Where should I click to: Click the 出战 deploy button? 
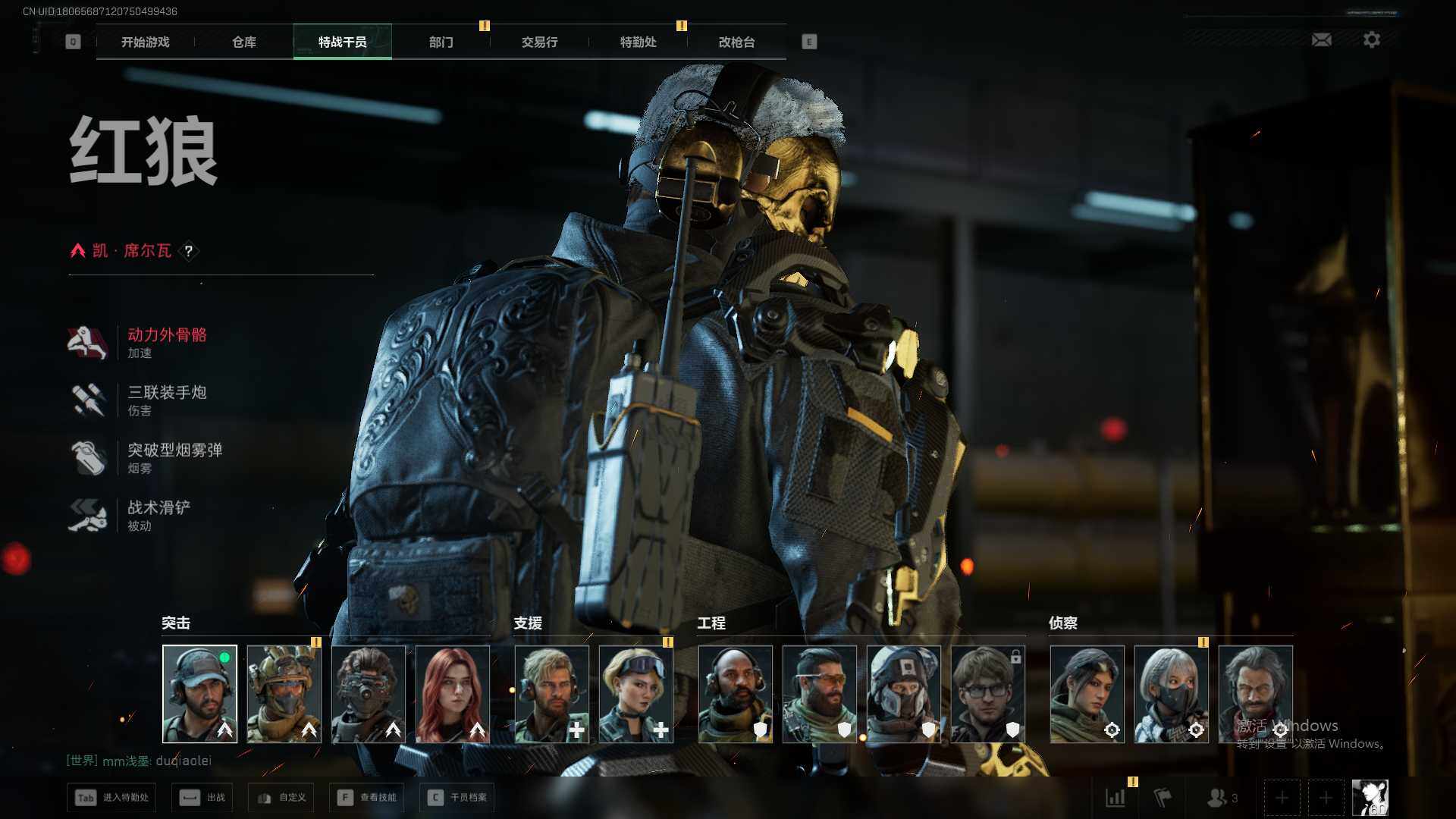(202, 798)
